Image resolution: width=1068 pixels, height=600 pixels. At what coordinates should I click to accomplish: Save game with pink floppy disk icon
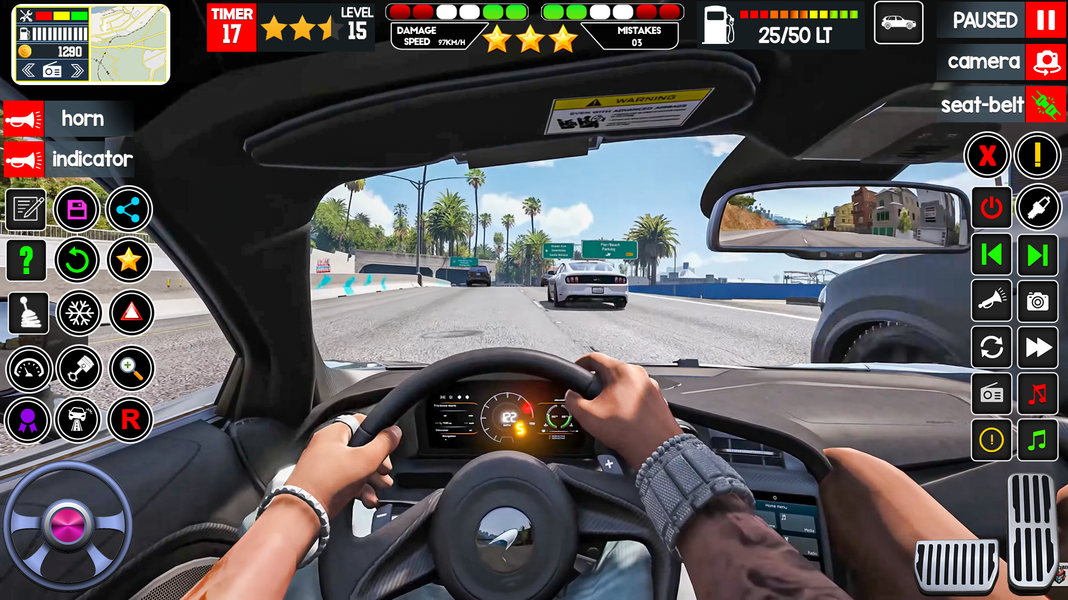tap(77, 210)
